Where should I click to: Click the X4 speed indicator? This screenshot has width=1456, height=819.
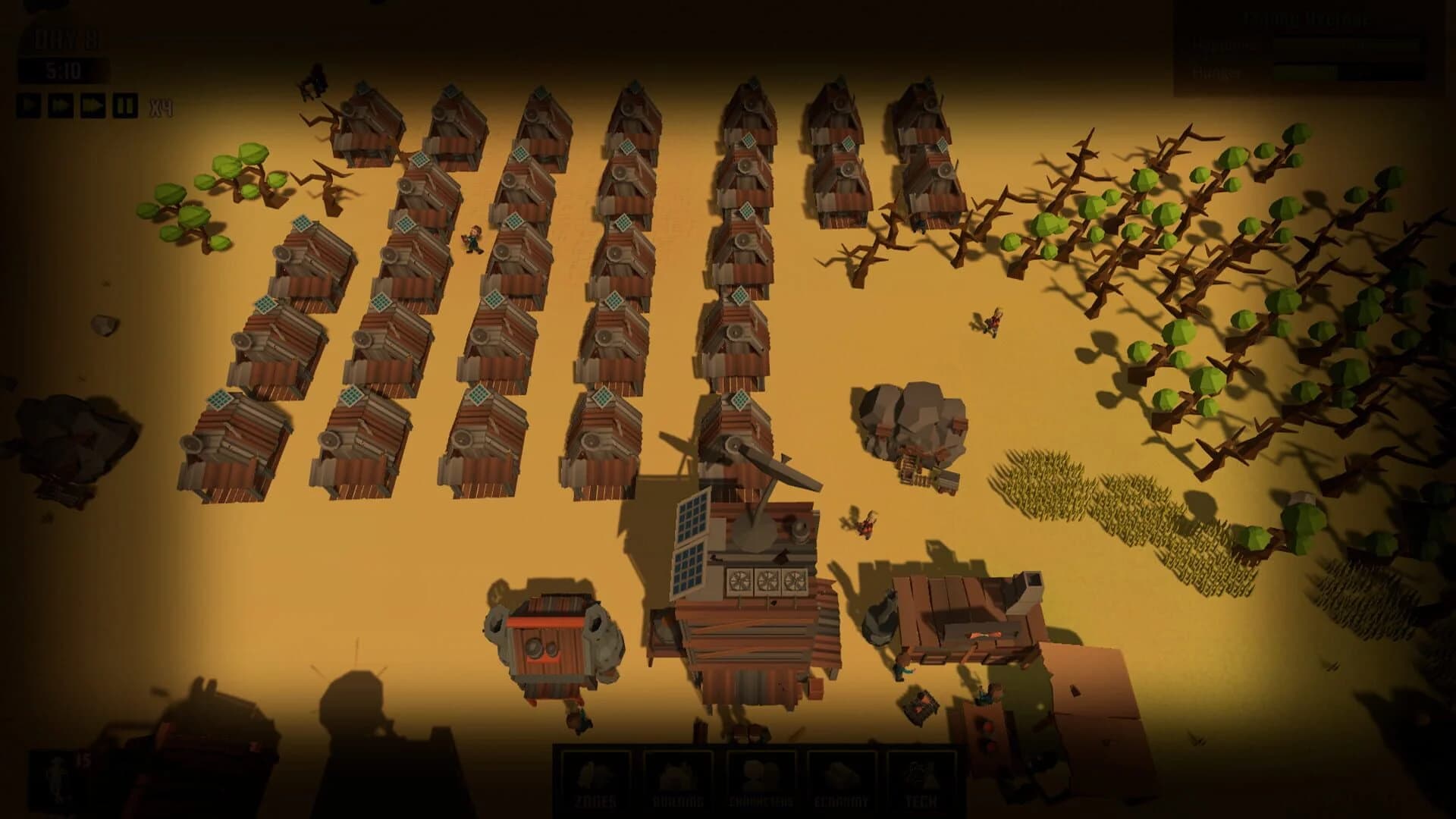[162, 106]
